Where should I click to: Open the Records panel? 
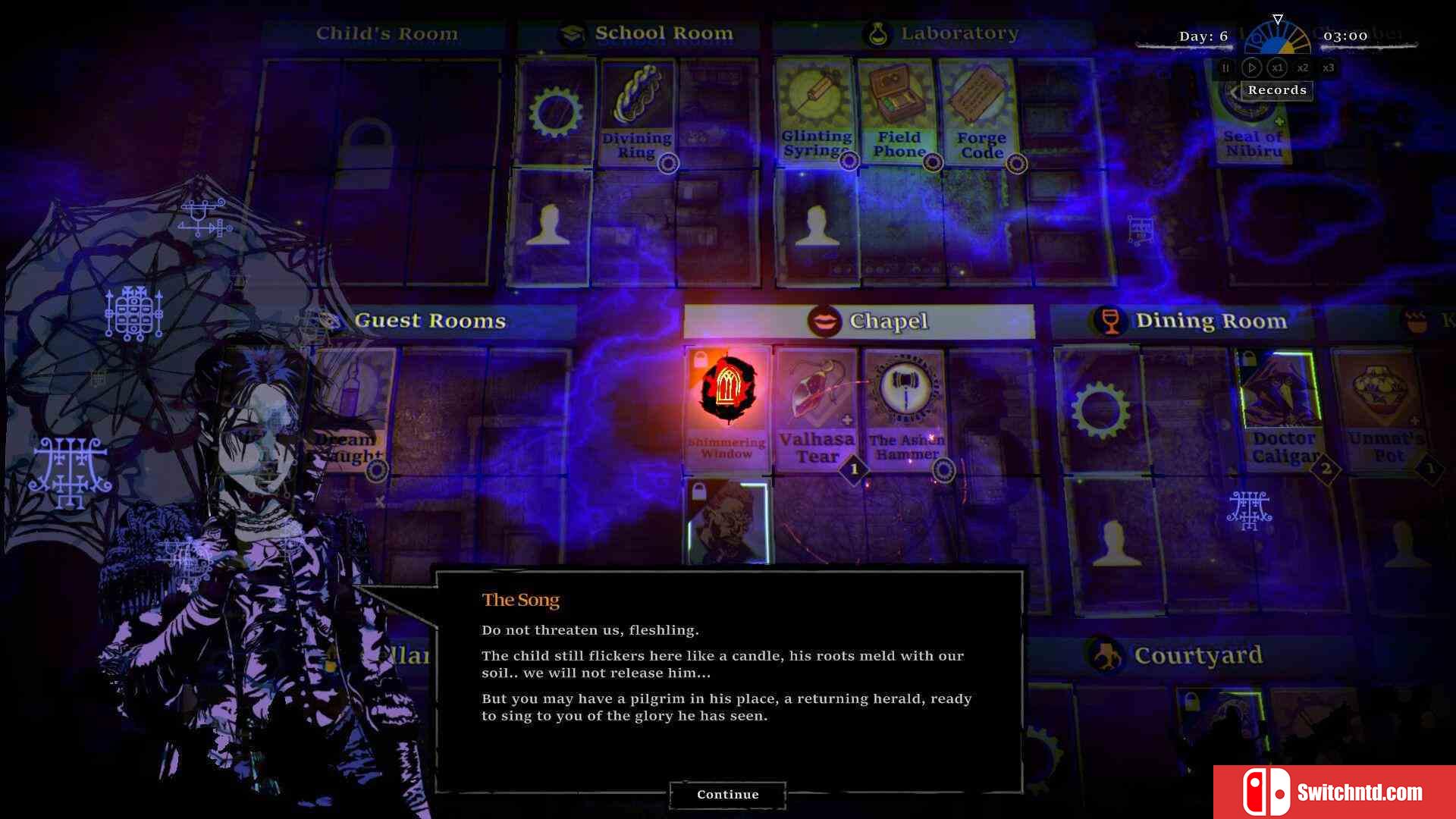[1277, 90]
